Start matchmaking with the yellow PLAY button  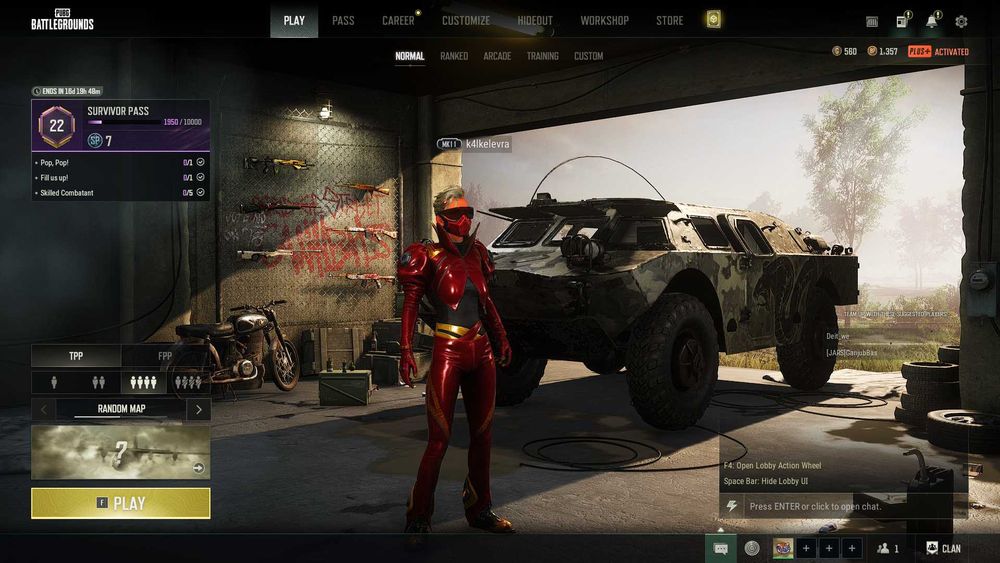point(120,503)
